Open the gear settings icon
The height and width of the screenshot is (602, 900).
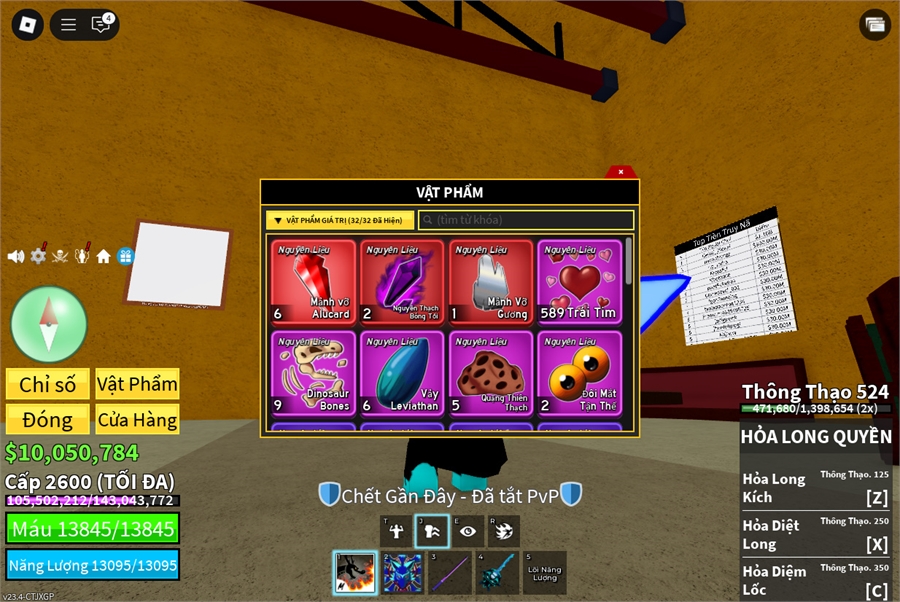coord(38,256)
